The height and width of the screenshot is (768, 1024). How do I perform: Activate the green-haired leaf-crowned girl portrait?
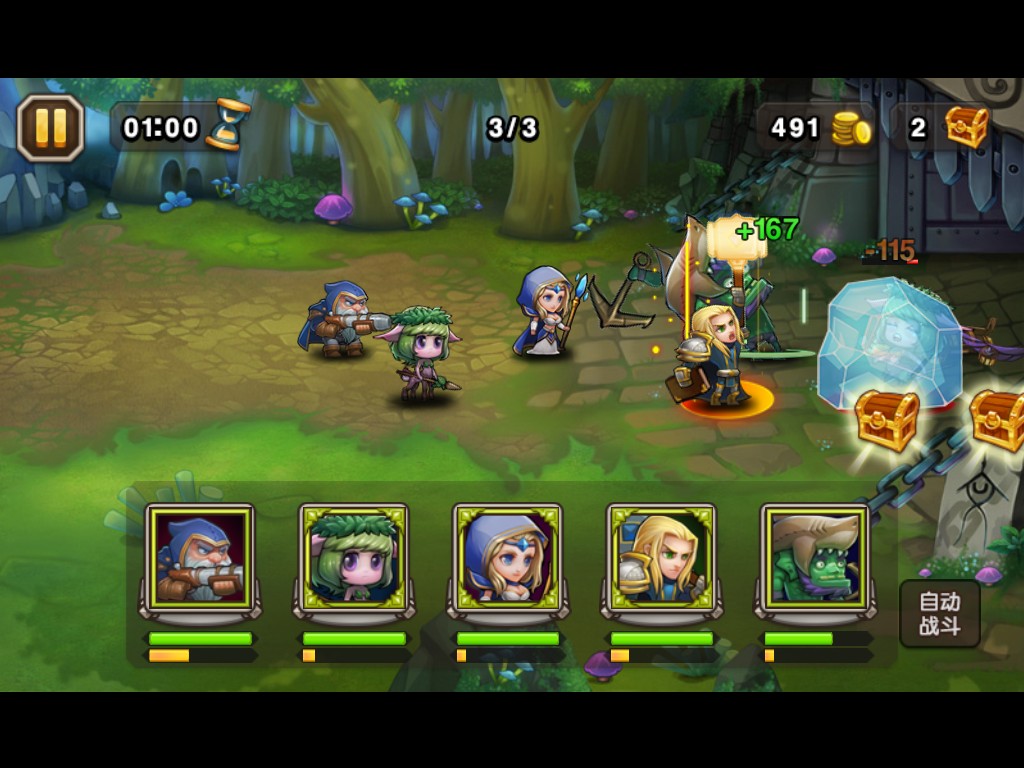point(354,559)
